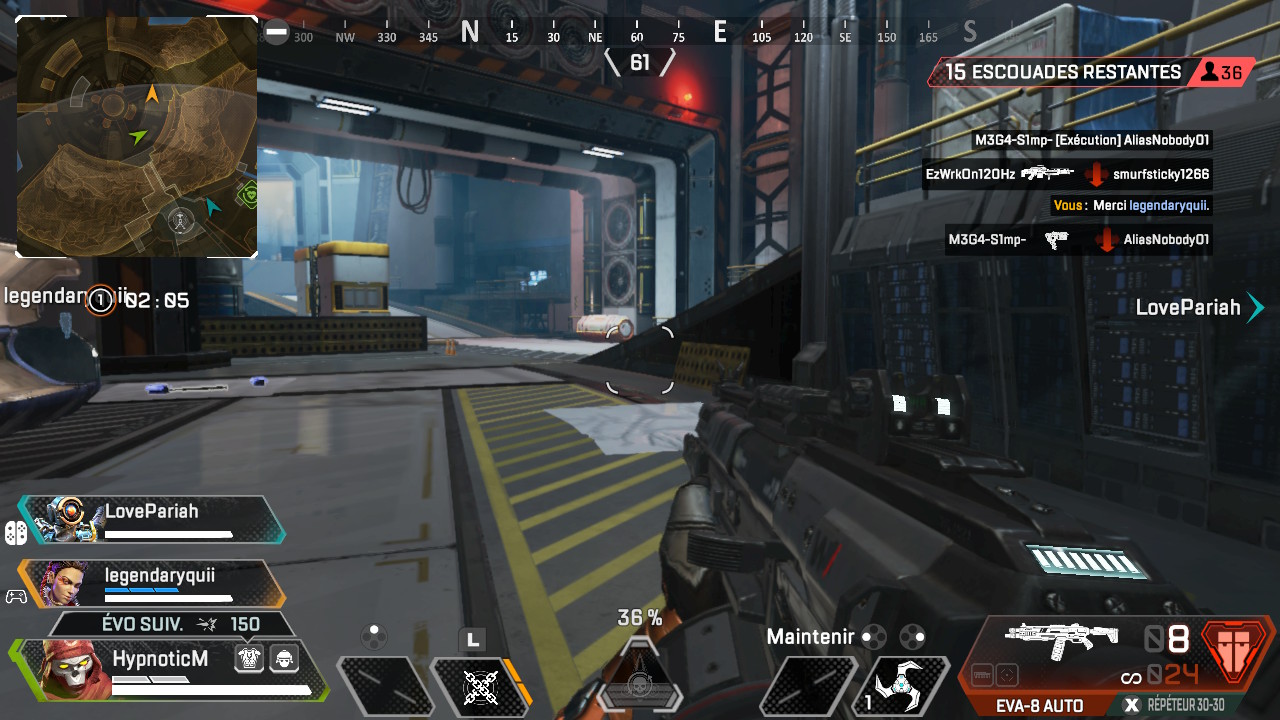Select legendaryquii's squad card
Viewport: 1280px width, 720px height.
[x=152, y=584]
